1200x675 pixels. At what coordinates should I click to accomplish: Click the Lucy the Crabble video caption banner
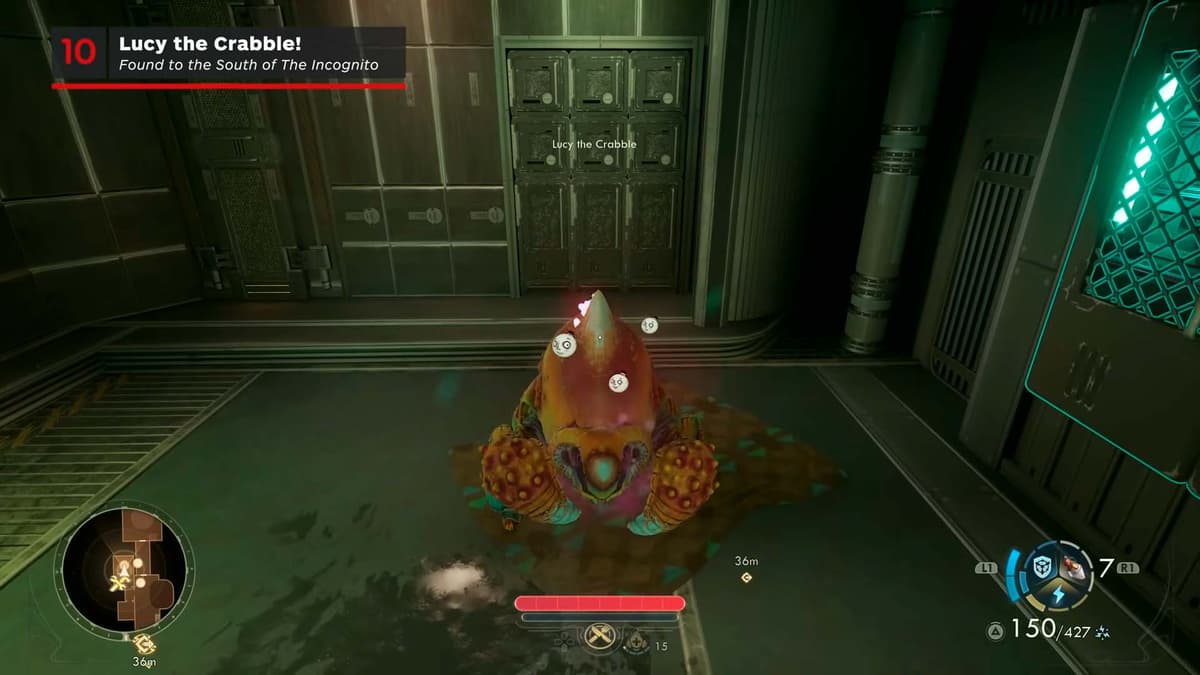[229, 53]
